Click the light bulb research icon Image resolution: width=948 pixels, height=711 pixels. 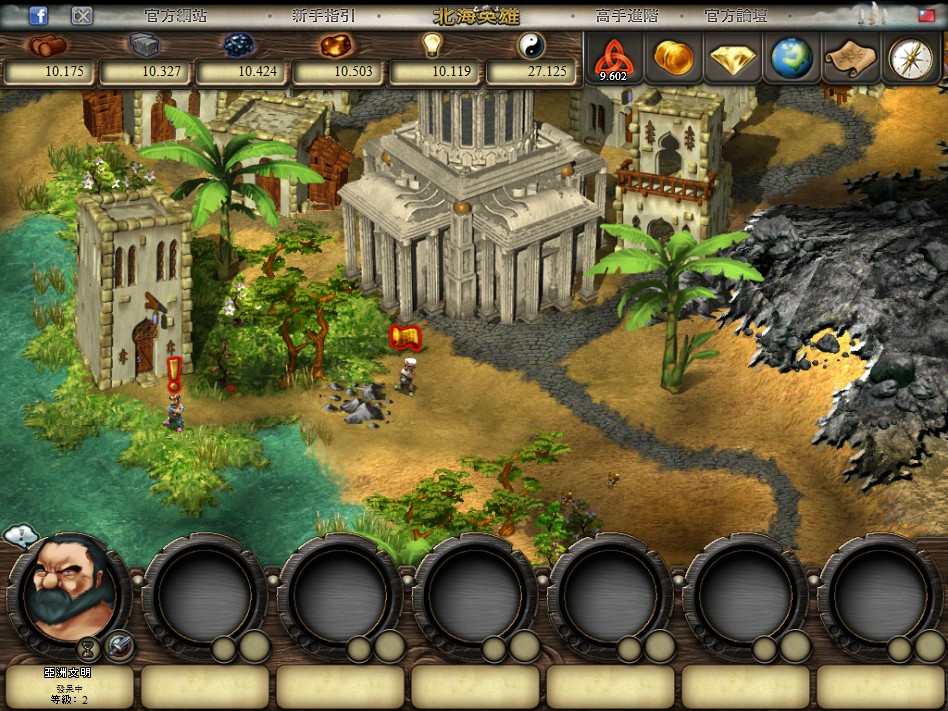click(x=432, y=46)
